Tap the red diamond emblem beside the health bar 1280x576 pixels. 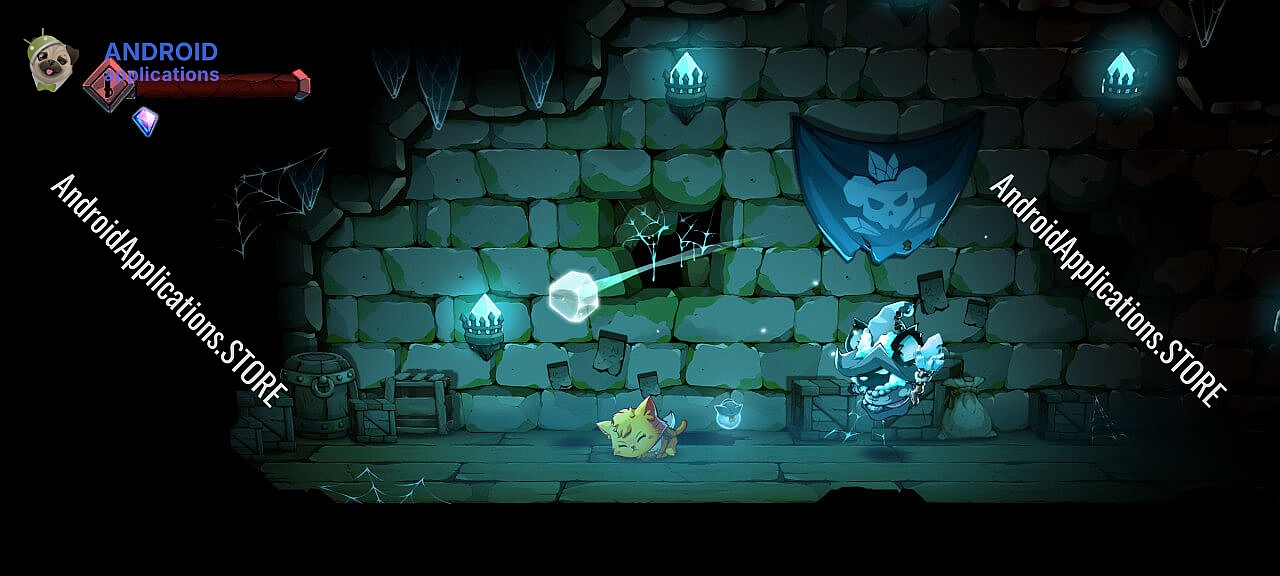click(107, 84)
